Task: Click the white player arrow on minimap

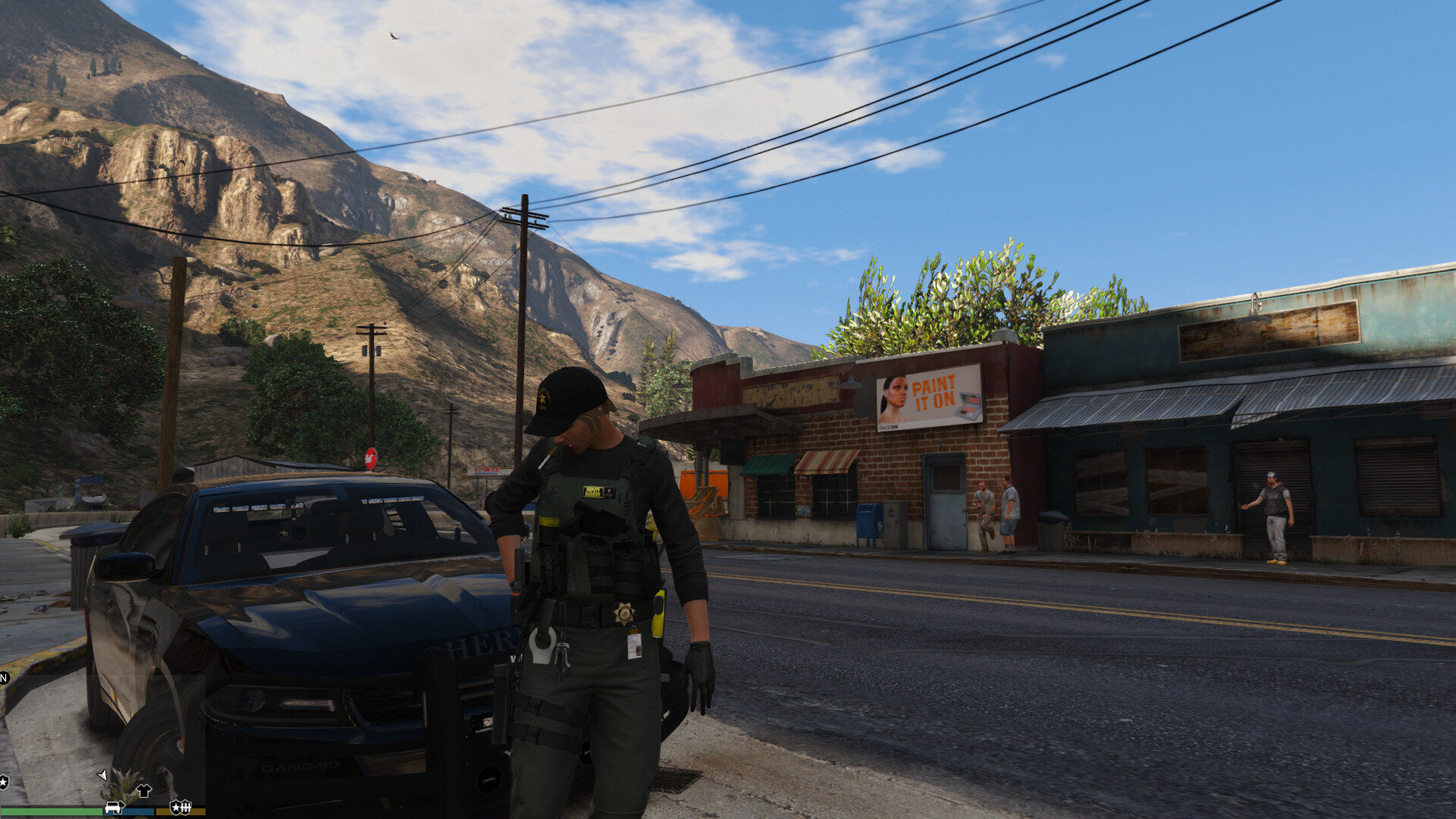Action: coord(102,774)
